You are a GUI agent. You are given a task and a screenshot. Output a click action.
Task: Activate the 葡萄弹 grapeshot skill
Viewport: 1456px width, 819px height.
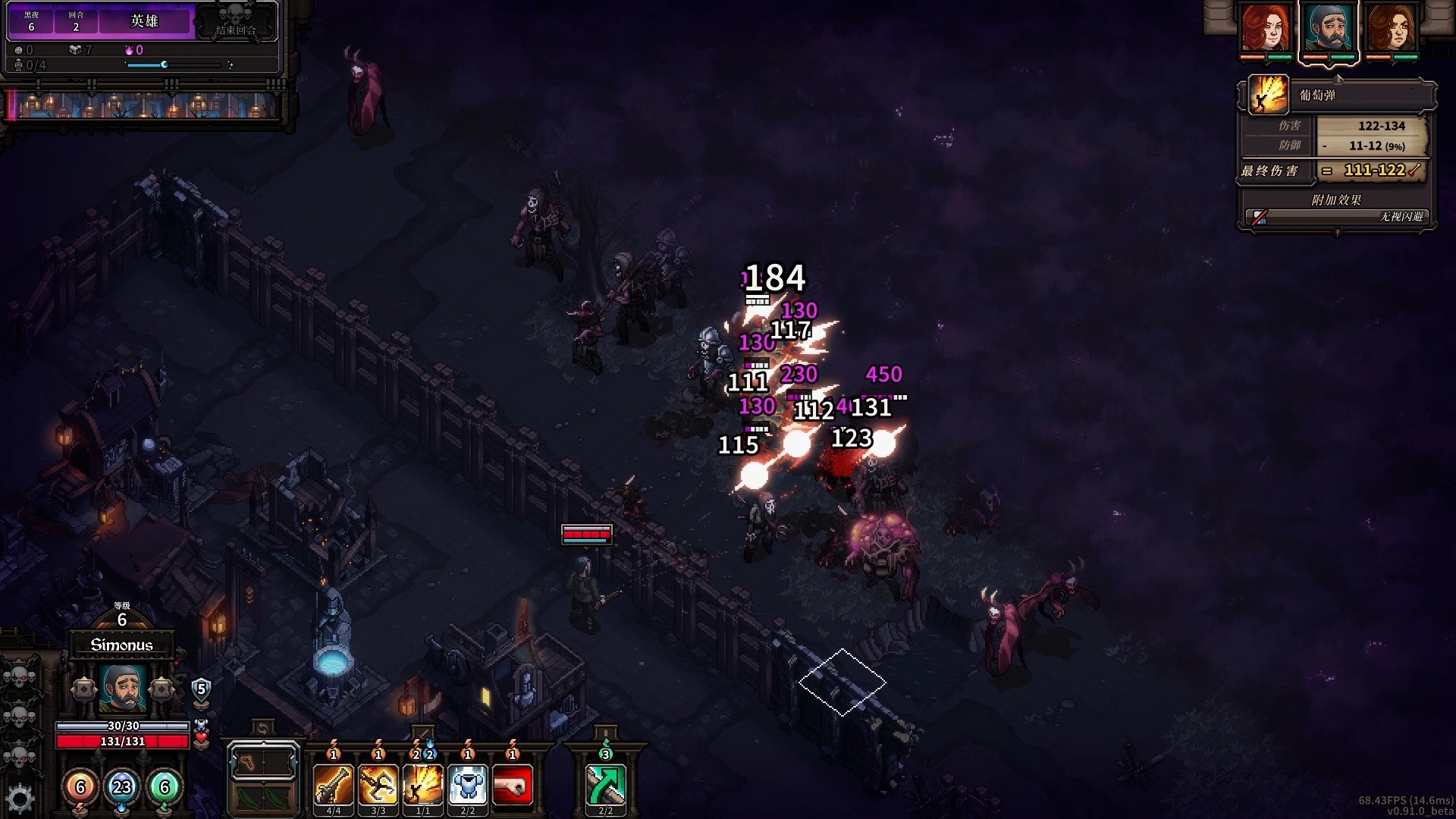[424, 786]
